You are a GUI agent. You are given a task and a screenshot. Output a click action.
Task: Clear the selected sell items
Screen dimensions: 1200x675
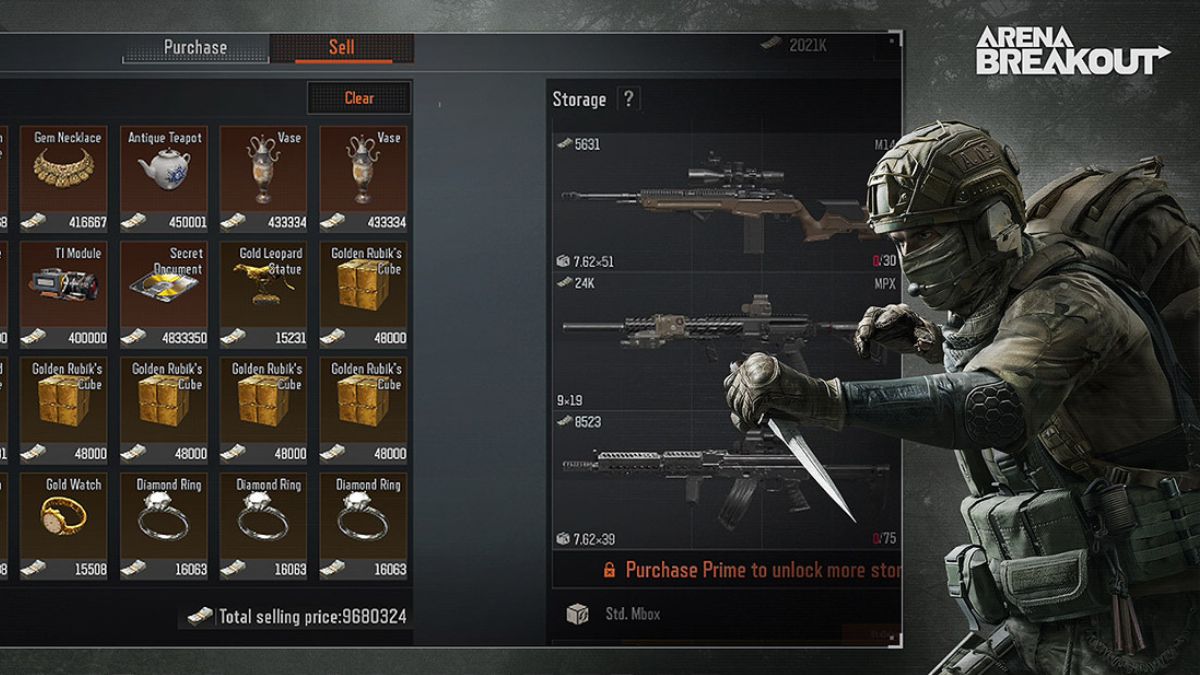(x=359, y=98)
